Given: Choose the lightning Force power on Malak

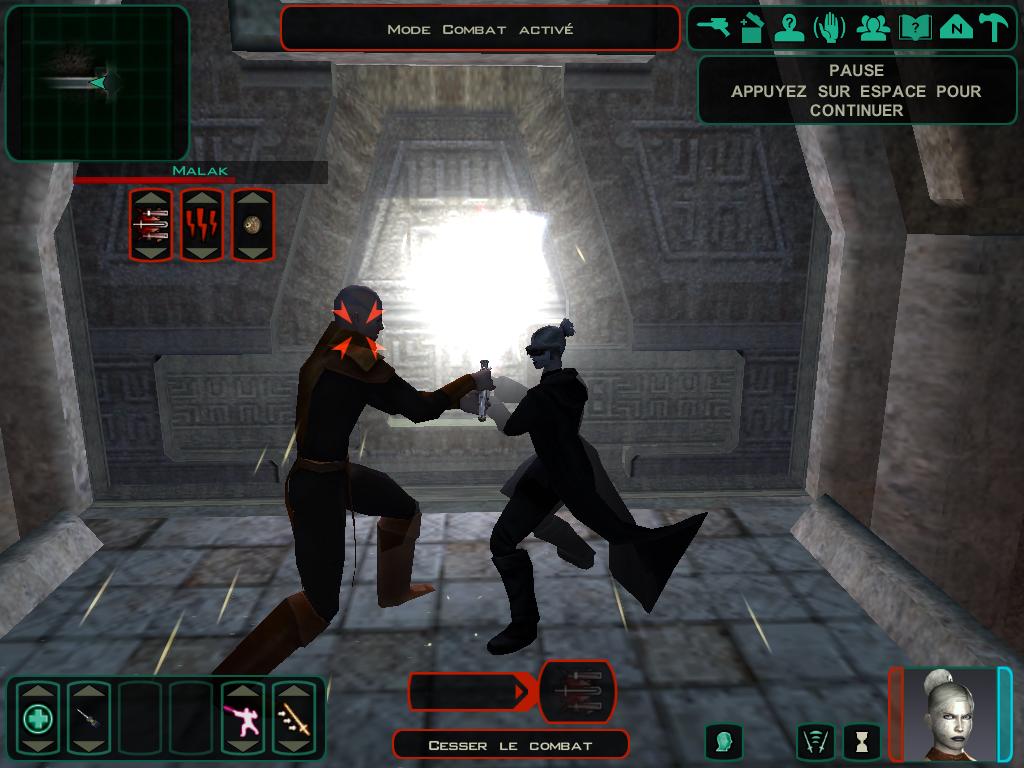Looking at the screenshot, I should (202, 225).
